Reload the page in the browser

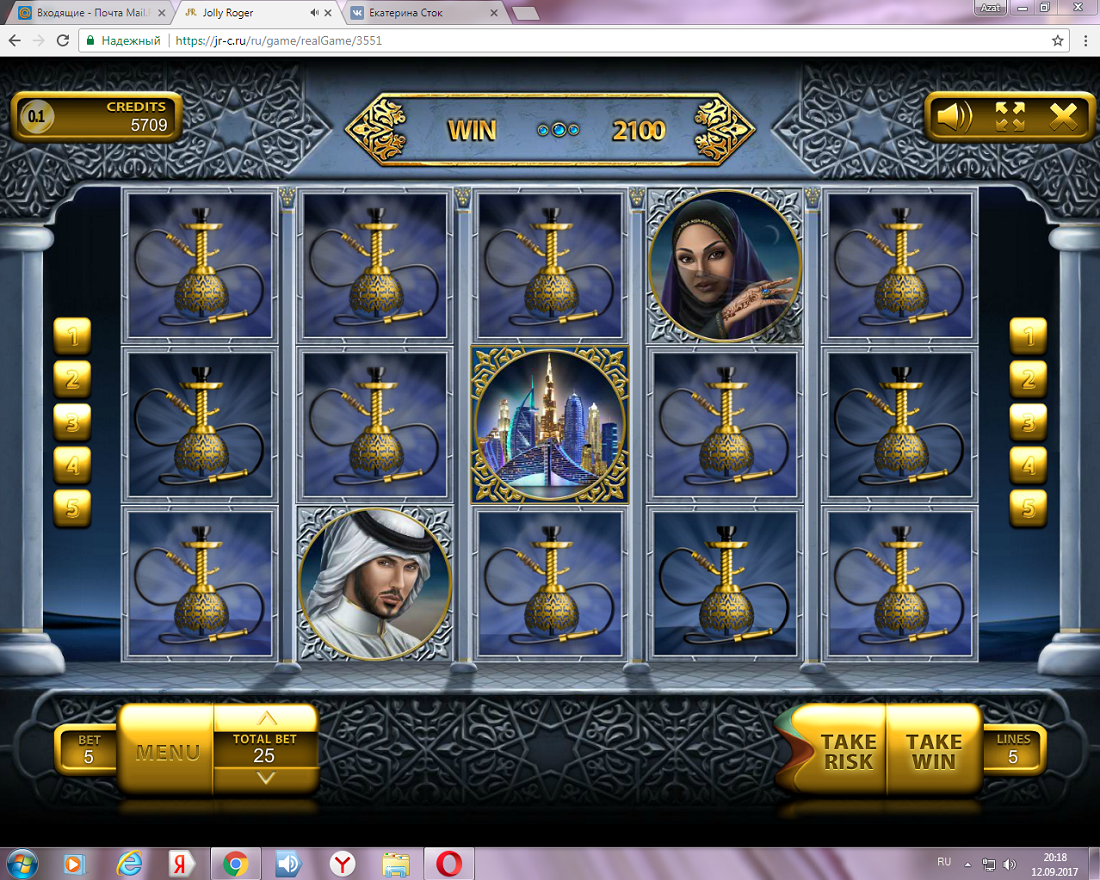pyautogui.click(x=63, y=41)
